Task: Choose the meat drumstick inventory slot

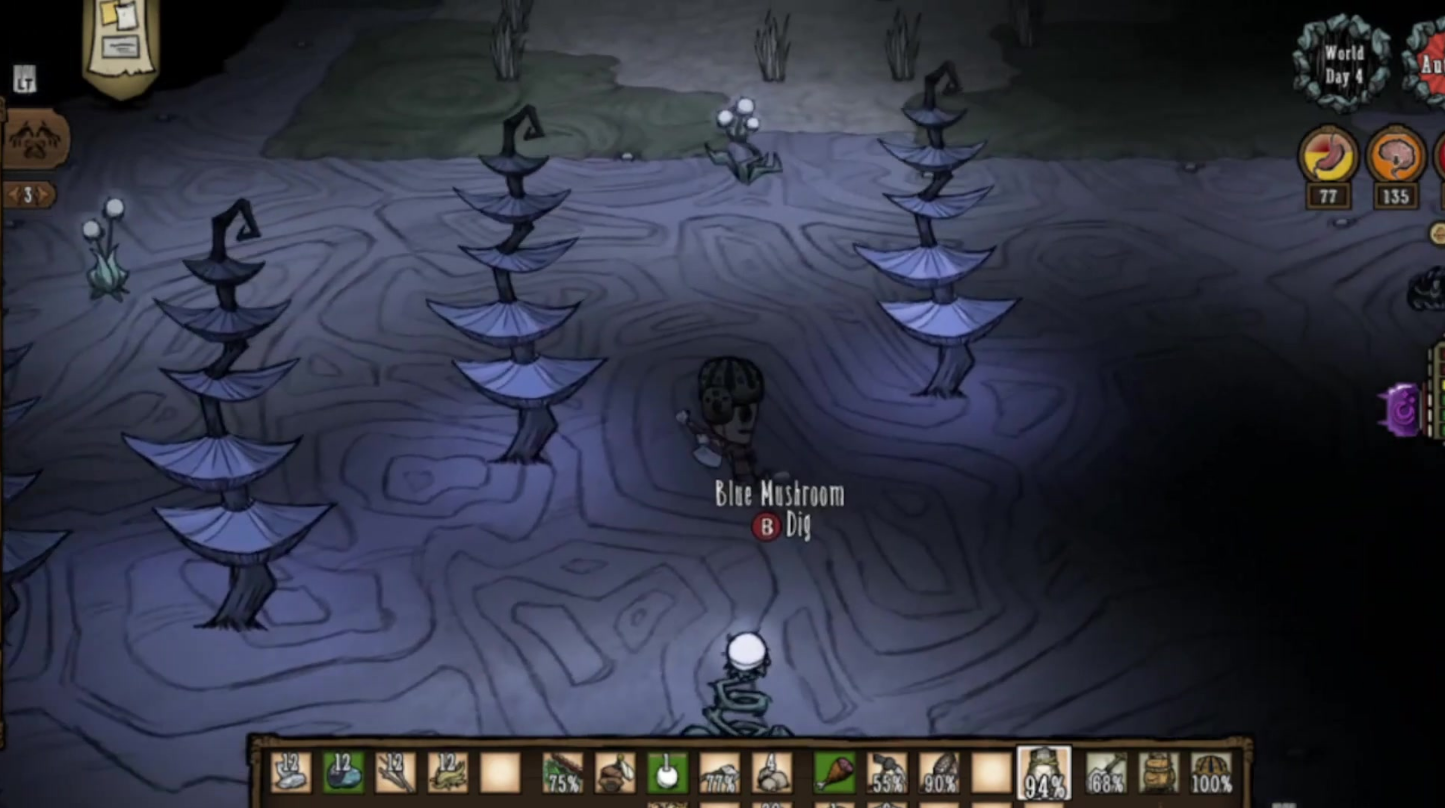Action: 834,772
